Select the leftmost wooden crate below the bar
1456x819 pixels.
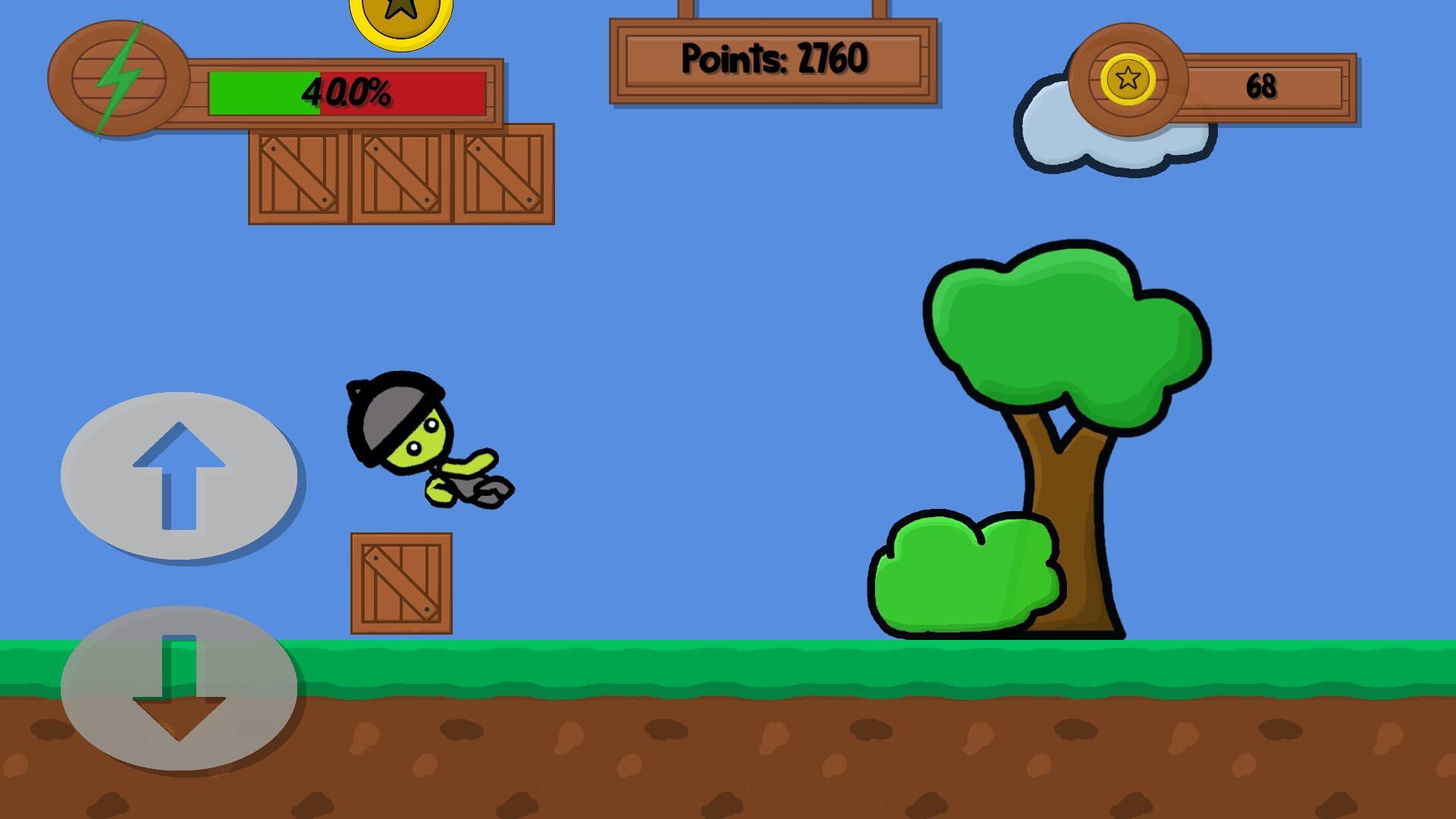click(x=300, y=173)
